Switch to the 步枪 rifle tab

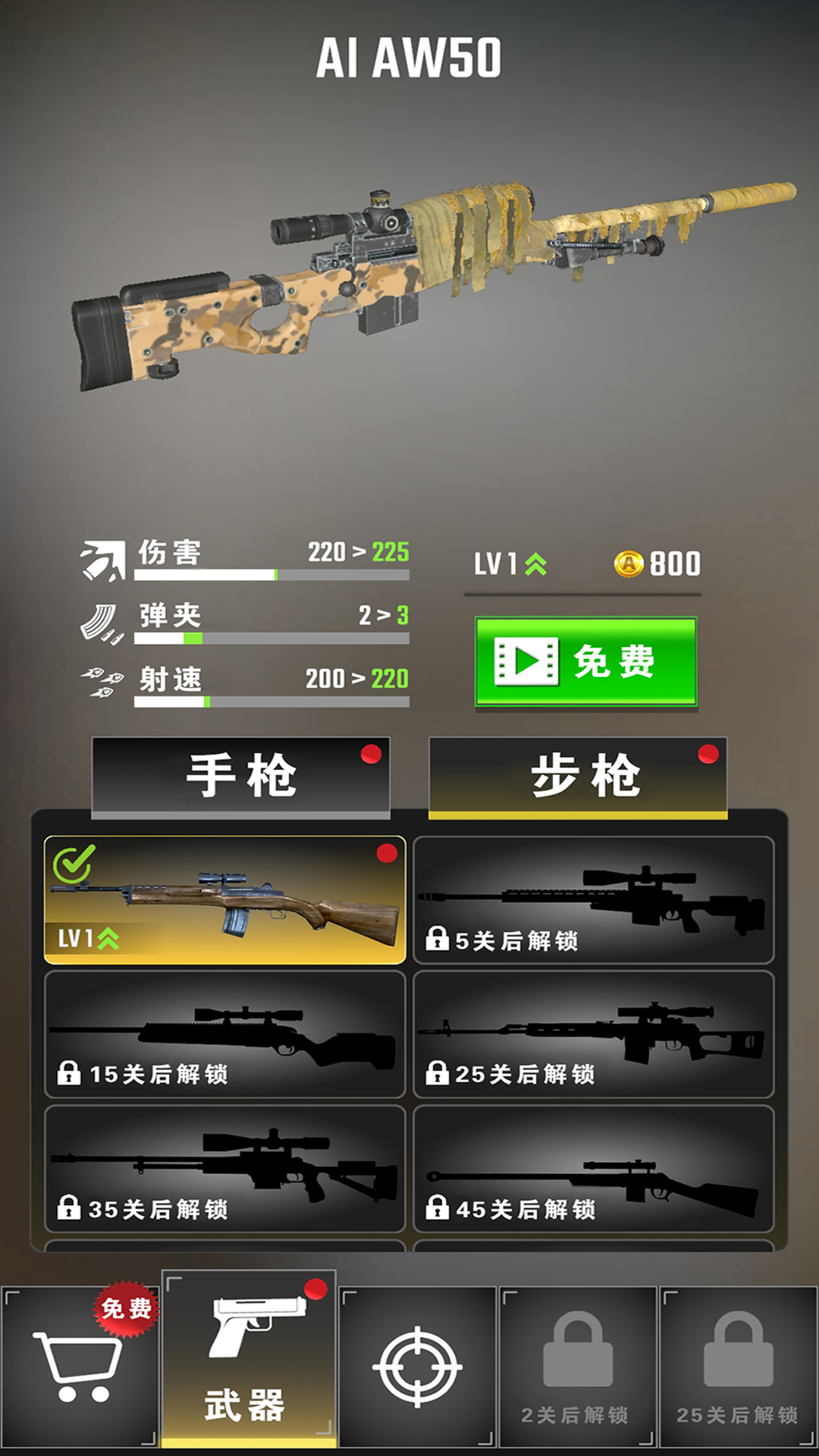pos(578,777)
